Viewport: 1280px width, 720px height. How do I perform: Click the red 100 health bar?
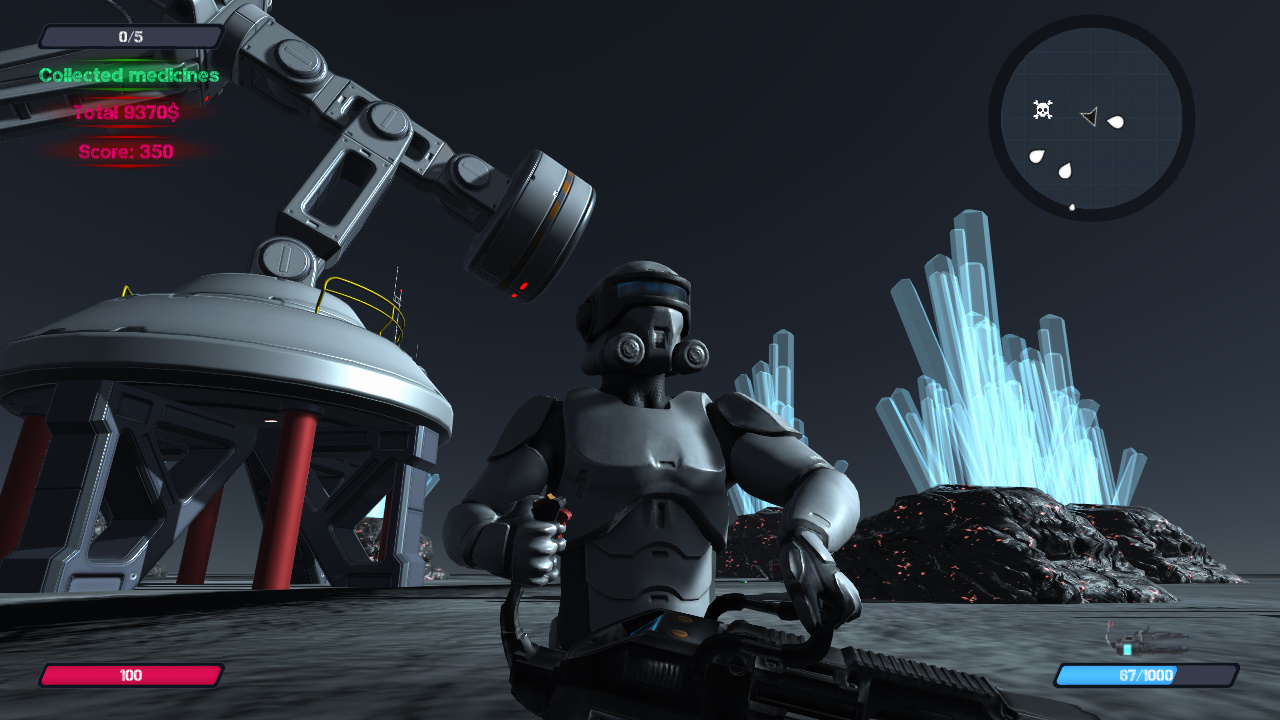point(133,675)
